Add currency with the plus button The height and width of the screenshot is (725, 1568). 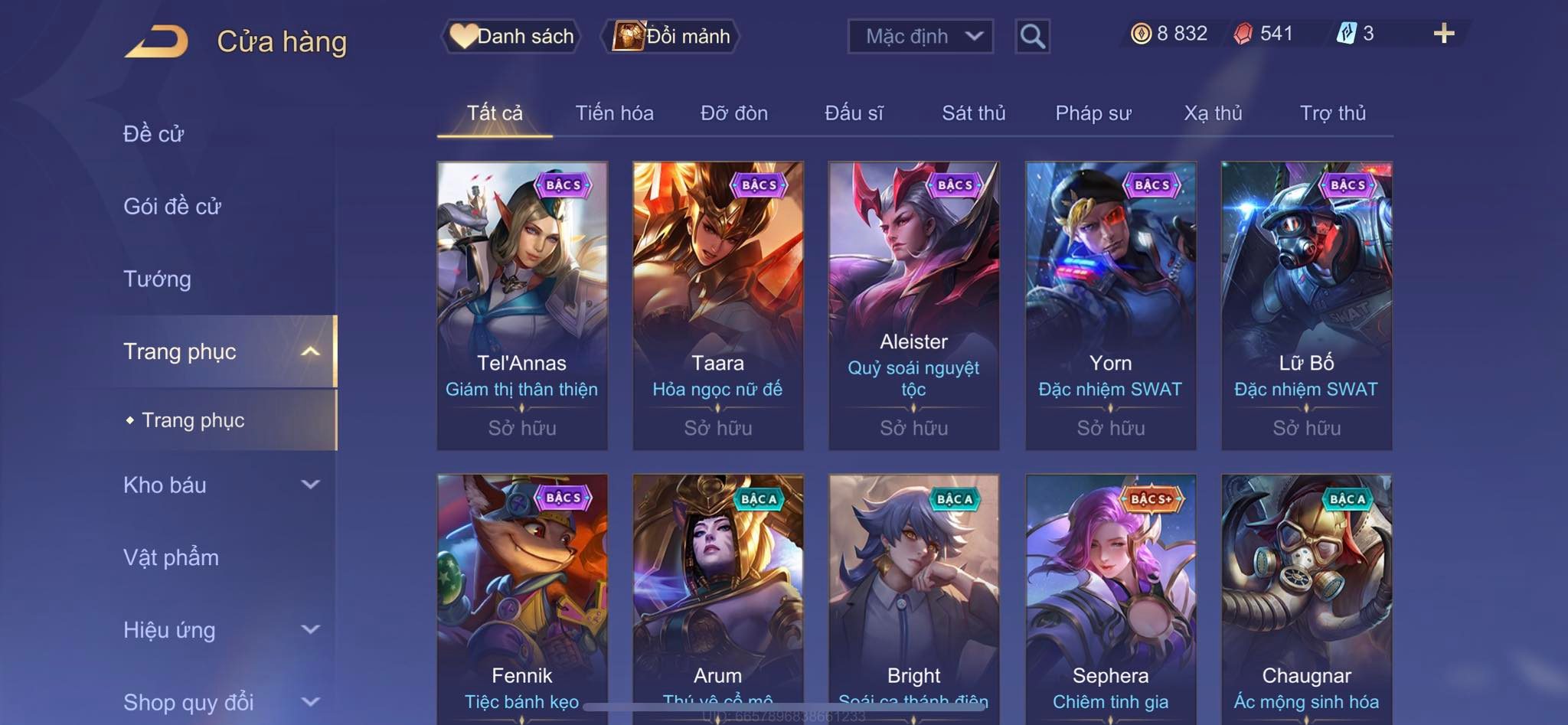pyautogui.click(x=1443, y=34)
